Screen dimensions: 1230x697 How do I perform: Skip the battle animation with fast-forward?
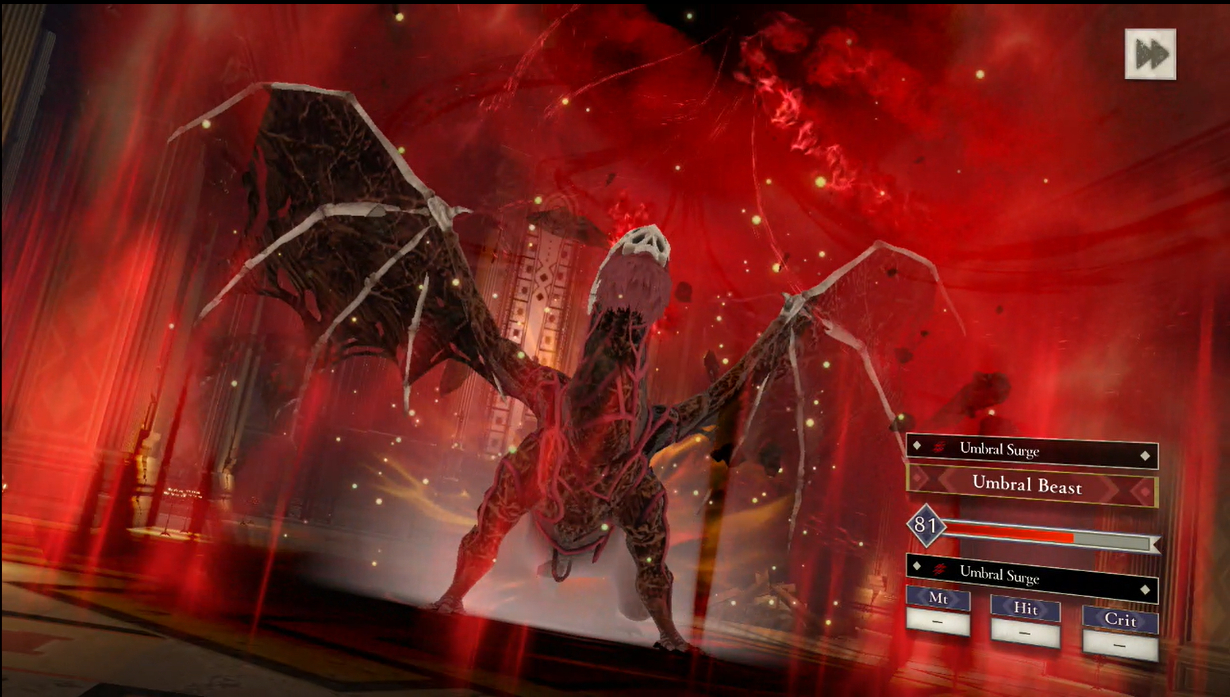tap(1150, 54)
